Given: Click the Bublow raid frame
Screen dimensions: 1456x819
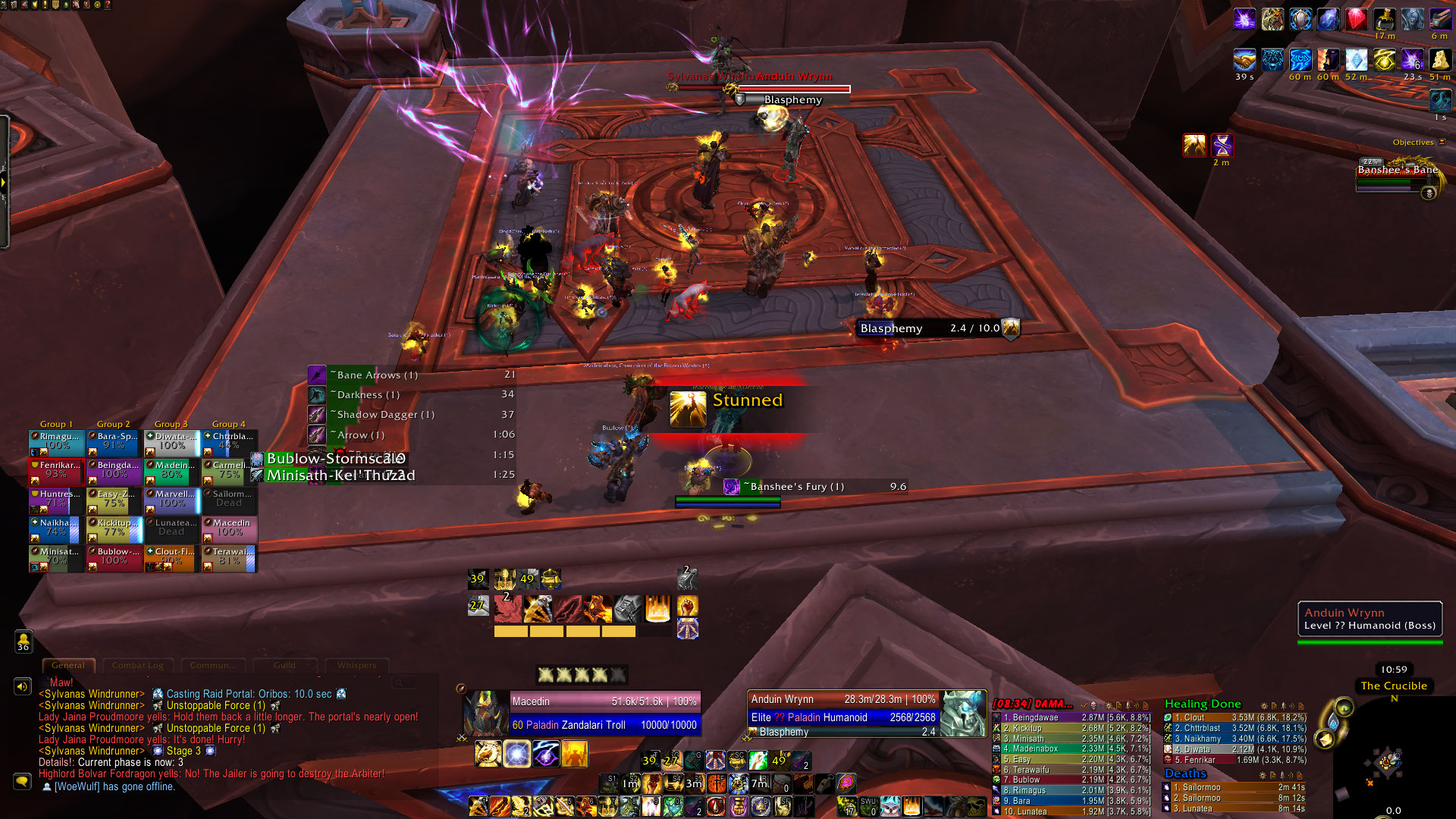Looking at the screenshot, I should pyautogui.click(x=115, y=557).
